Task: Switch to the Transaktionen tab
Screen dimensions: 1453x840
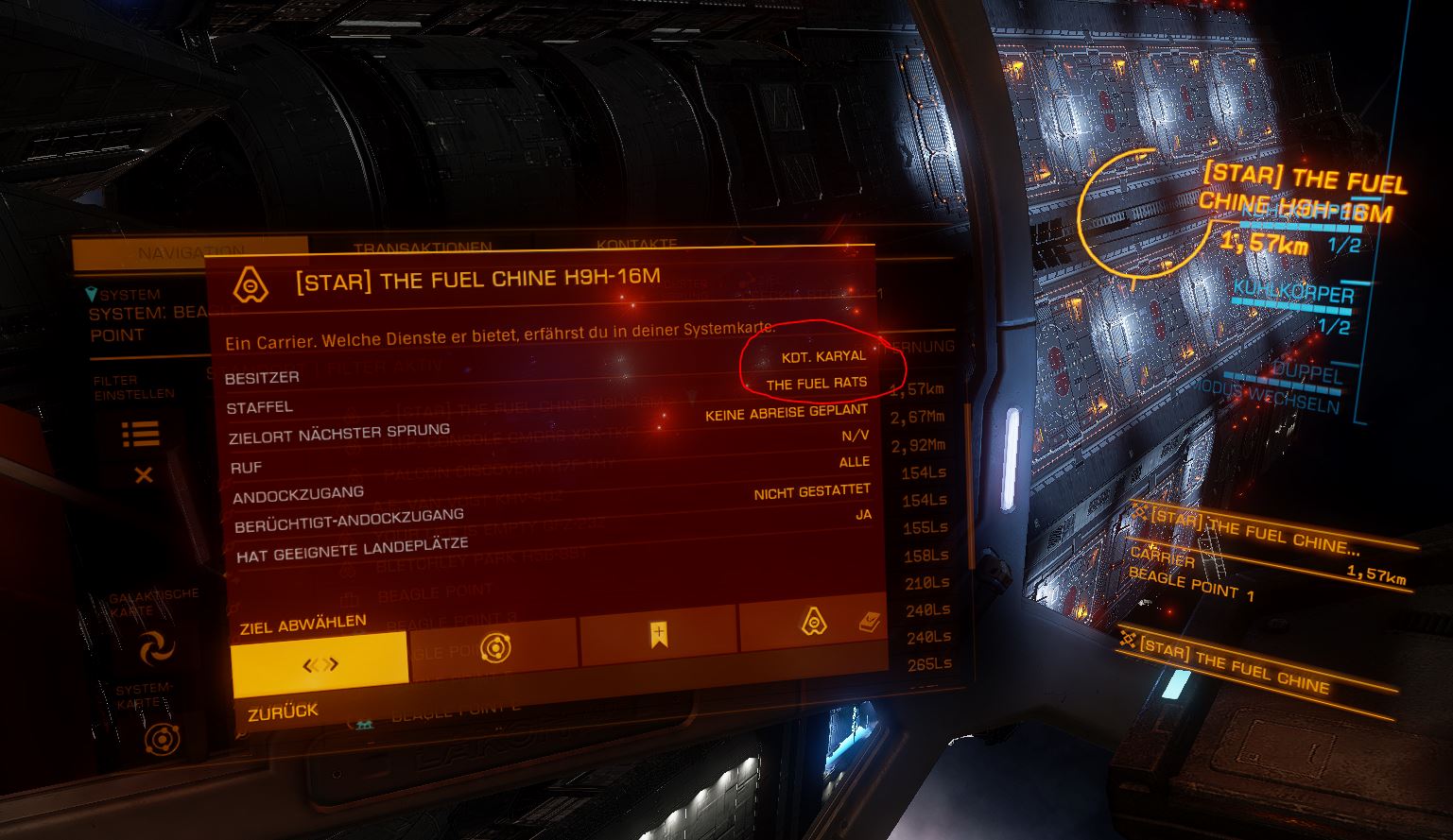Action: pyautogui.click(x=423, y=247)
